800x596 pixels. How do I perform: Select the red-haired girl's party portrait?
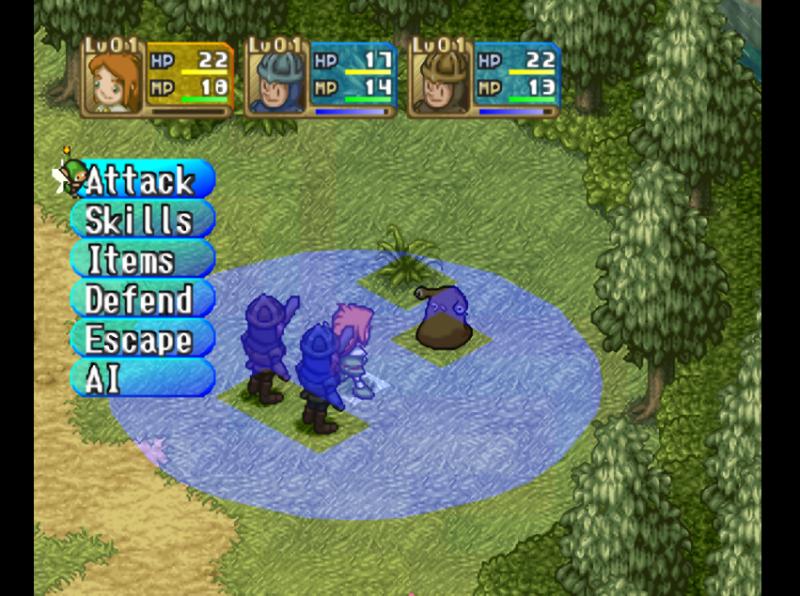click(x=113, y=80)
